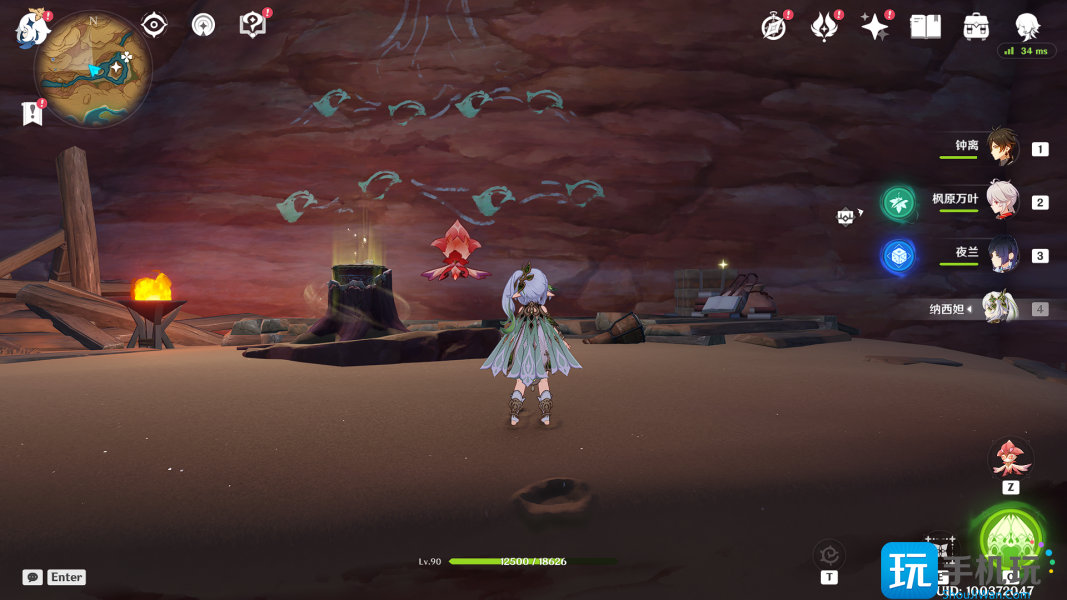Trigger 枫原万叶's green Anemo burst icon
The width and height of the screenshot is (1067, 600).
click(898, 202)
